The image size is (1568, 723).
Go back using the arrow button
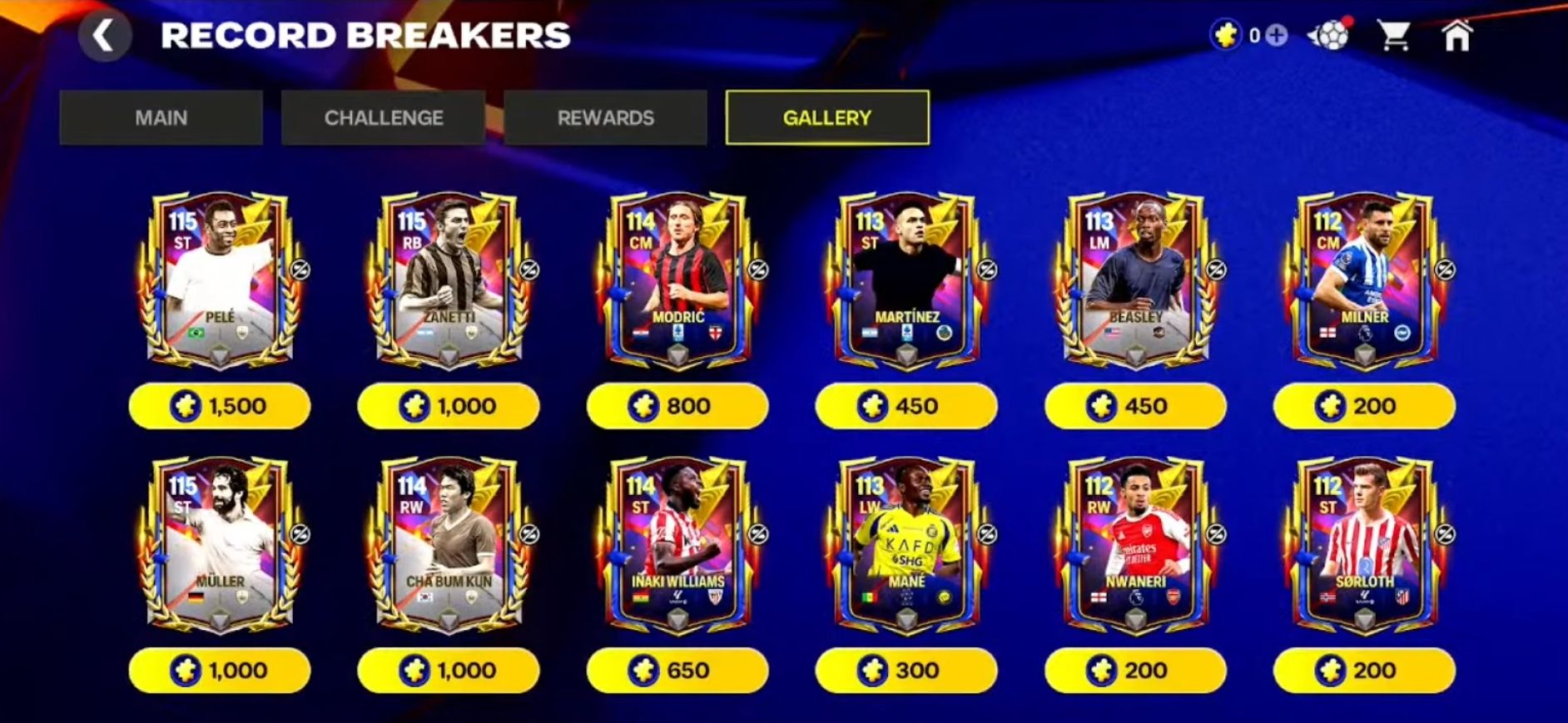coord(104,37)
